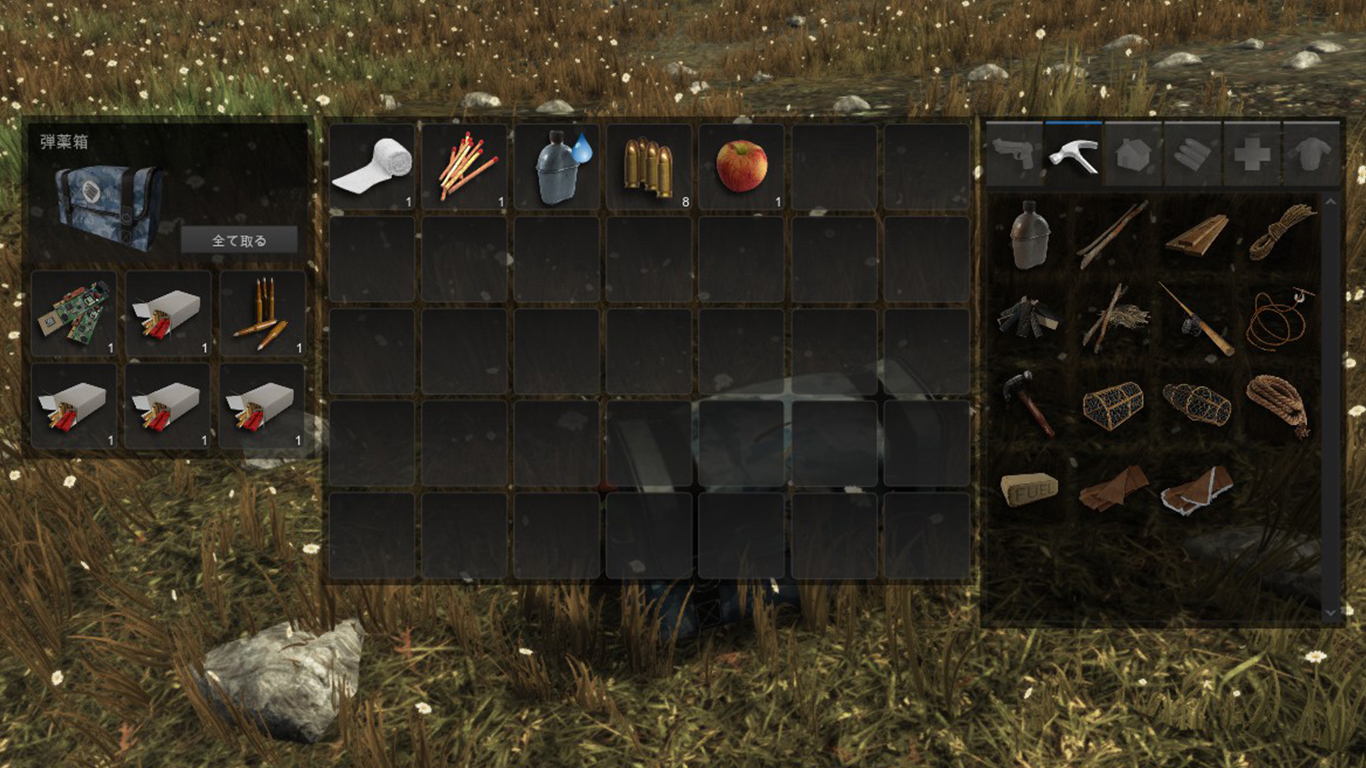Viewport: 1366px width, 768px height.
Task: Select the rope snare with hook recipe
Action: click(x=1278, y=319)
